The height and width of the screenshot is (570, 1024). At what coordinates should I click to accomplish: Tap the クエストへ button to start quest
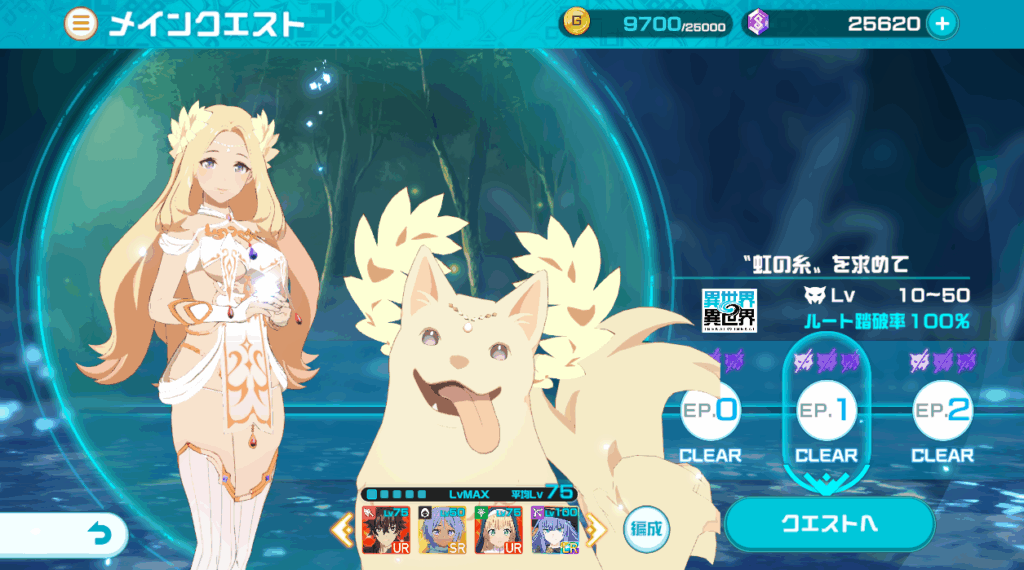tap(829, 524)
